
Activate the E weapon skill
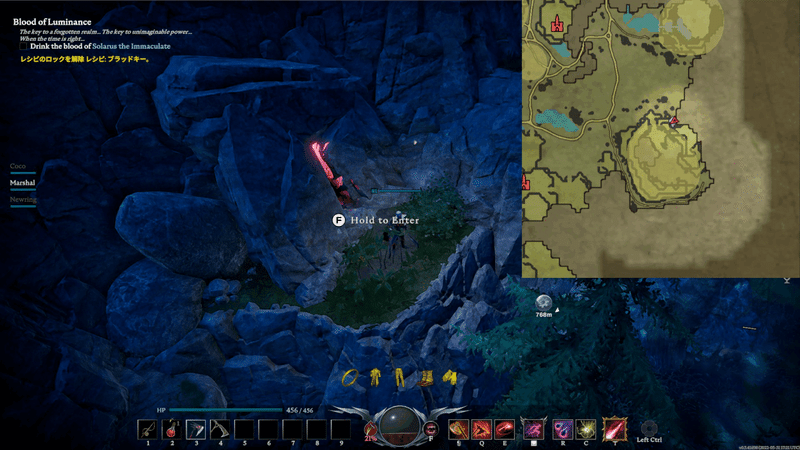505,429
